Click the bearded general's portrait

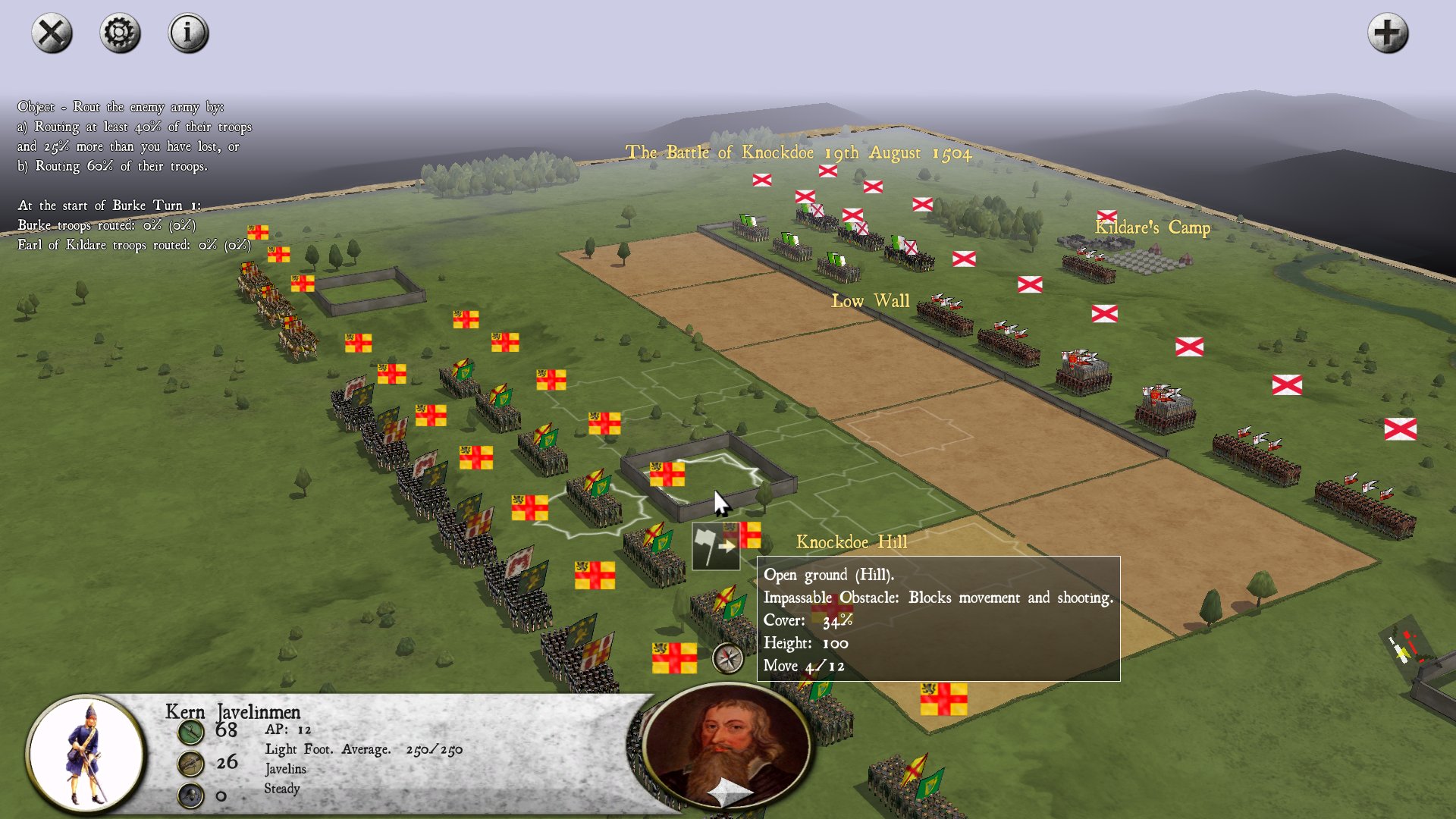728,746
